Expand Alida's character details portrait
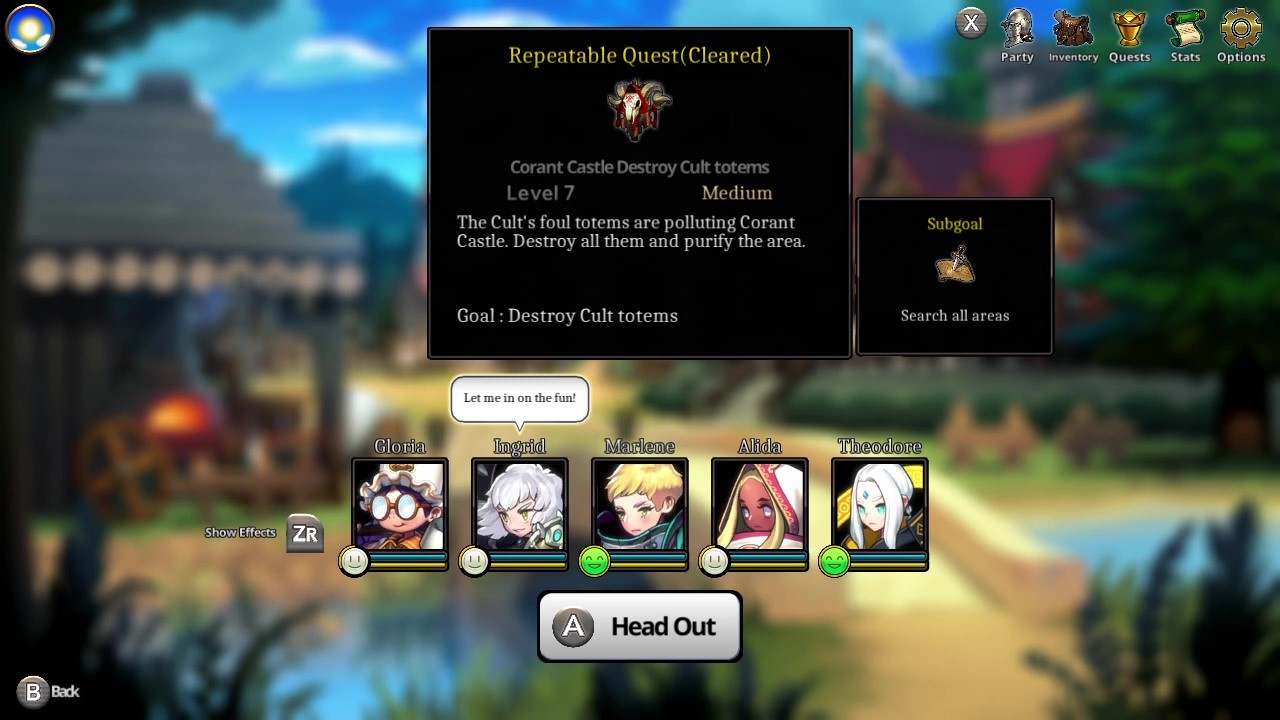This screenshot has height=720, width=1280. click(x=759, y=505)
